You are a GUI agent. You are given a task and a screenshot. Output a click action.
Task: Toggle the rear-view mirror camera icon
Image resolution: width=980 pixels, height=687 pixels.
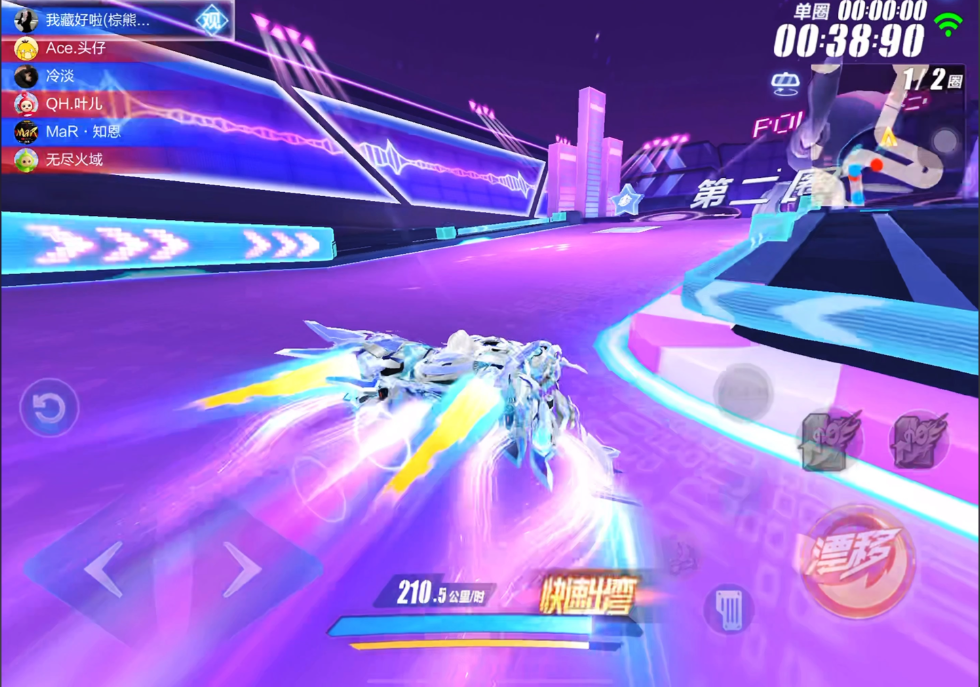click(787, 83)
